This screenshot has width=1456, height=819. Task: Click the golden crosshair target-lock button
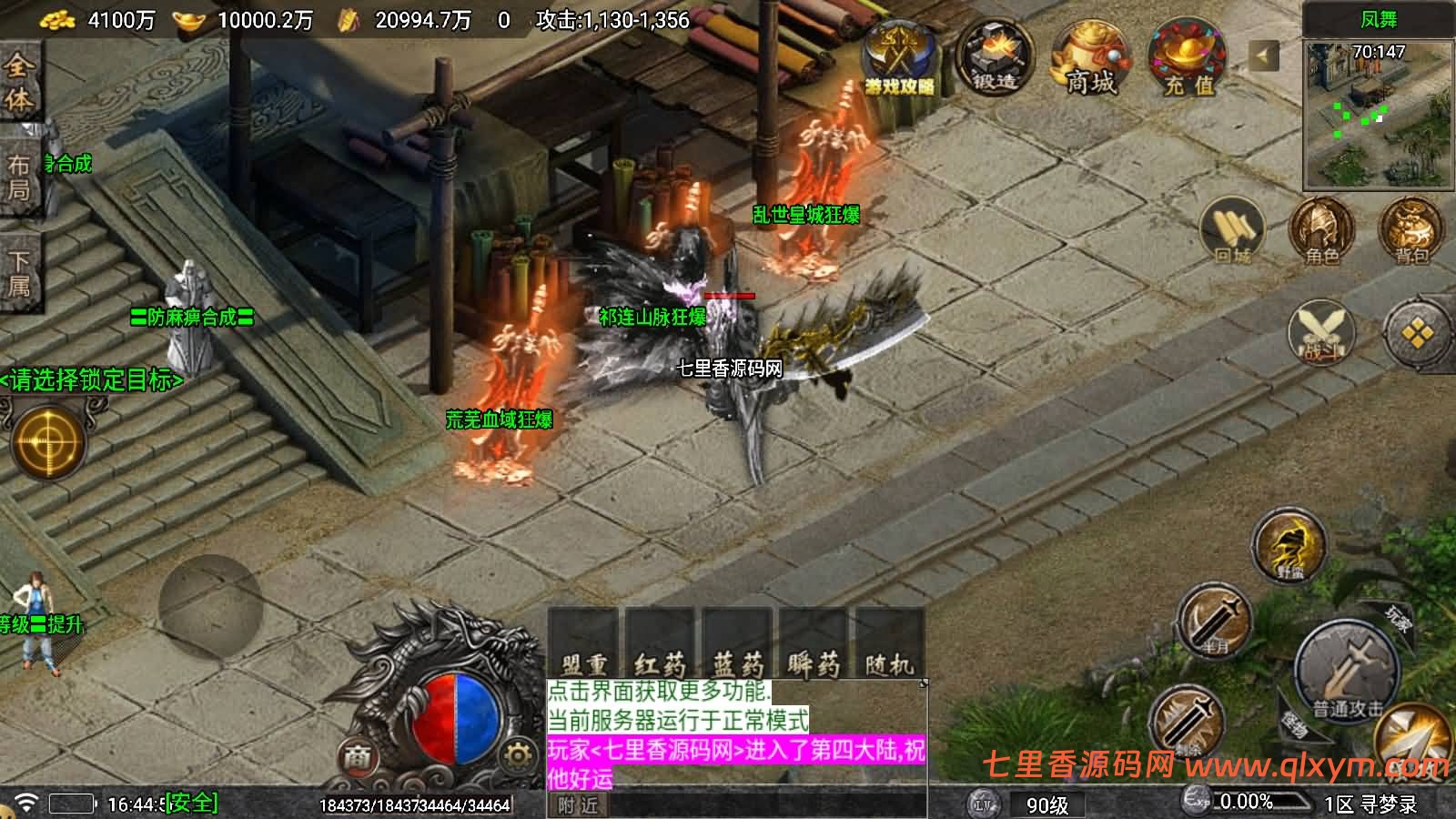48,443
